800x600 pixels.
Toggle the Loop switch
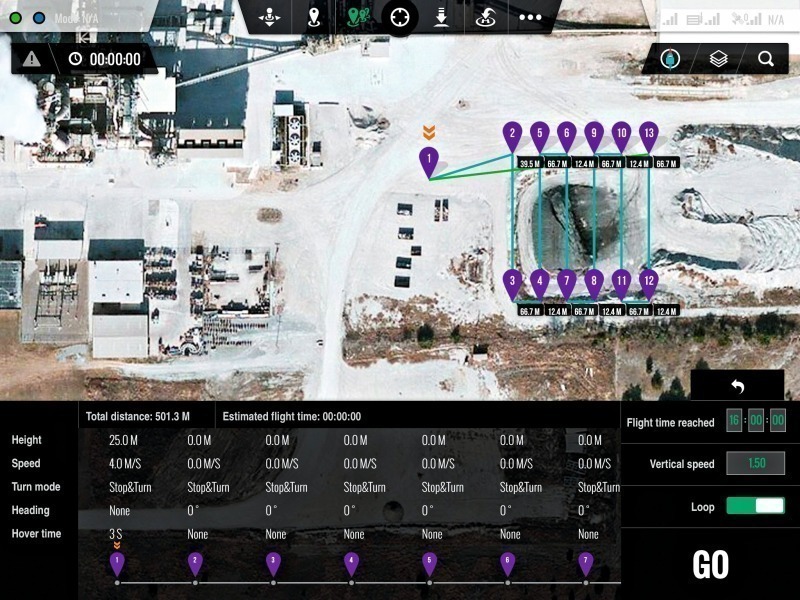(755, 506)
